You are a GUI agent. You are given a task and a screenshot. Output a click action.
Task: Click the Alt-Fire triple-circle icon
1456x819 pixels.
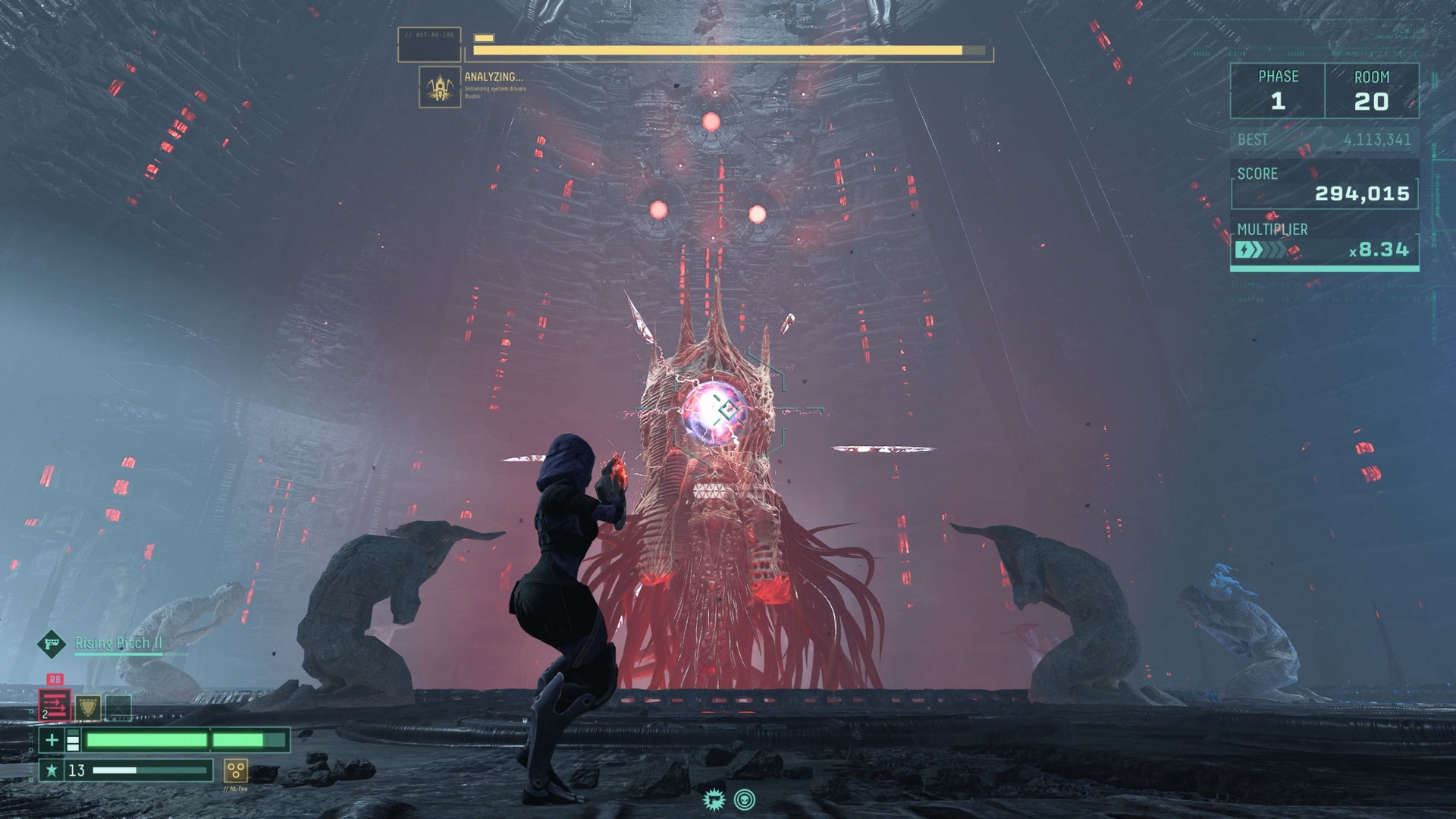tap(236, 771)
